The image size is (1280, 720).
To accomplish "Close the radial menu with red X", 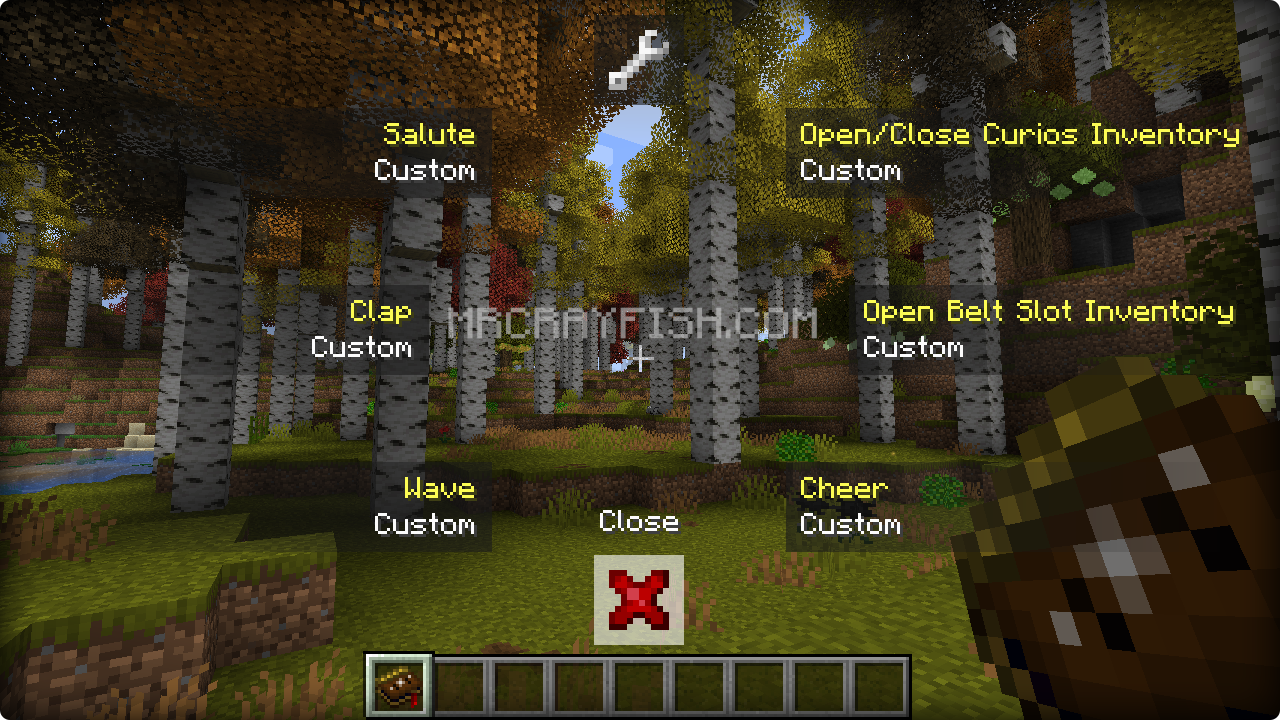I will 639,600.
